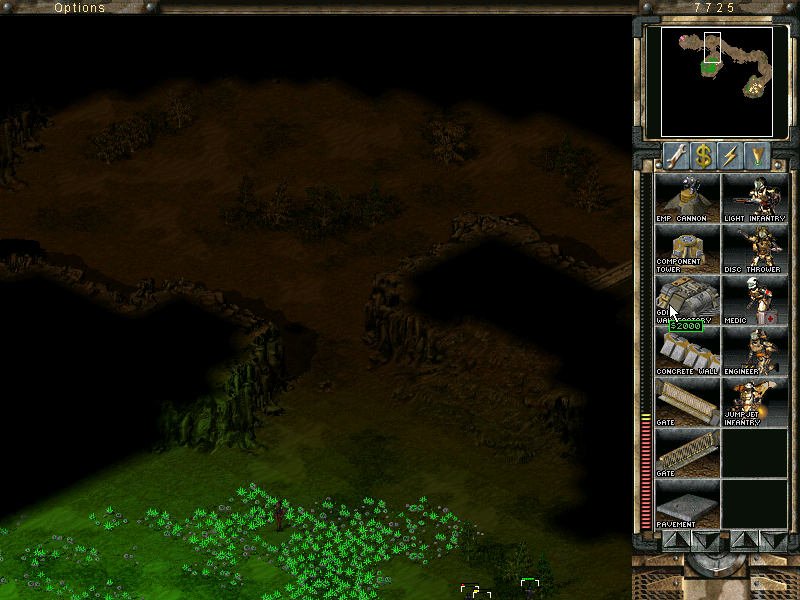Select the Pavement build icon
Screen dimensions: 800x600
coord(687,504)
